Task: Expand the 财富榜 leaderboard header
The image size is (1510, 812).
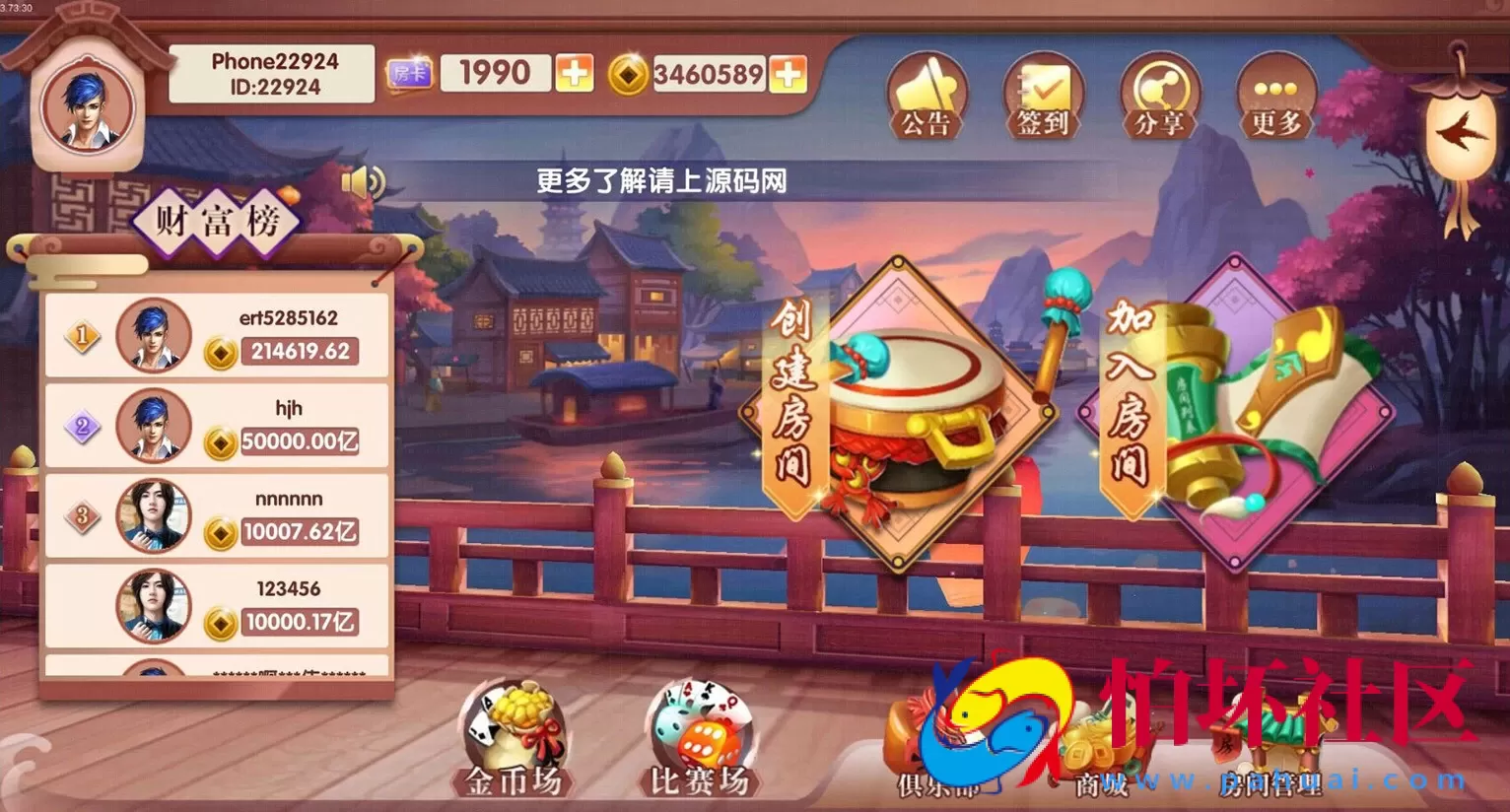Action: point(218,221)
